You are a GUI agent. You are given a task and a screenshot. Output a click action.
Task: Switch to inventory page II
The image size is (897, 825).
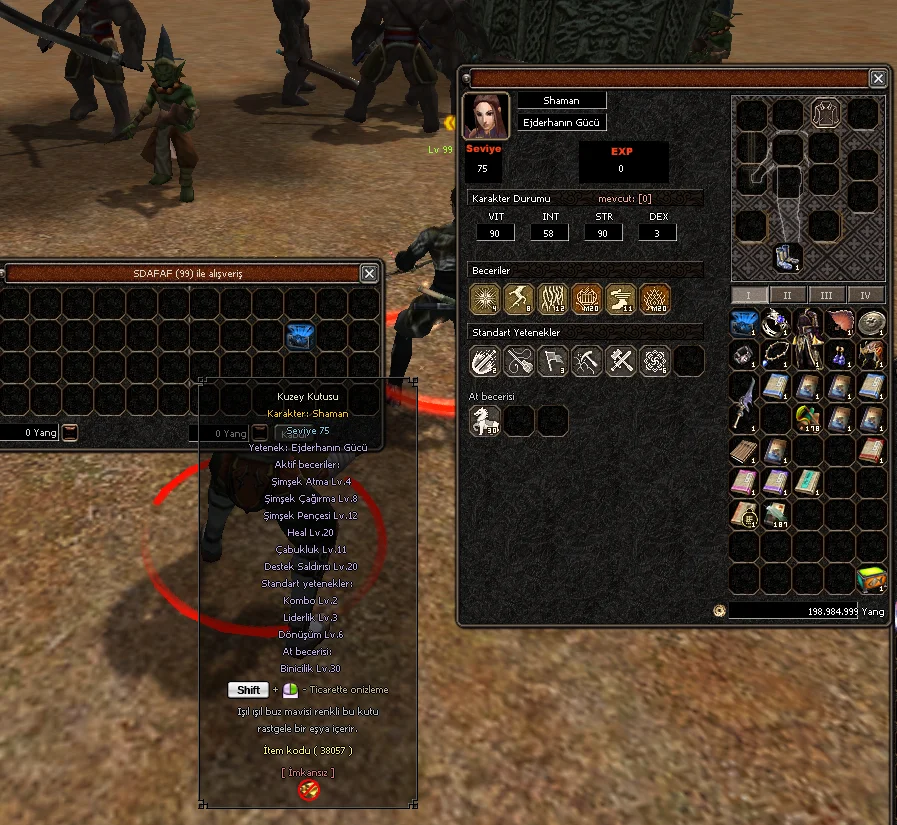click(x=787, y=295)
